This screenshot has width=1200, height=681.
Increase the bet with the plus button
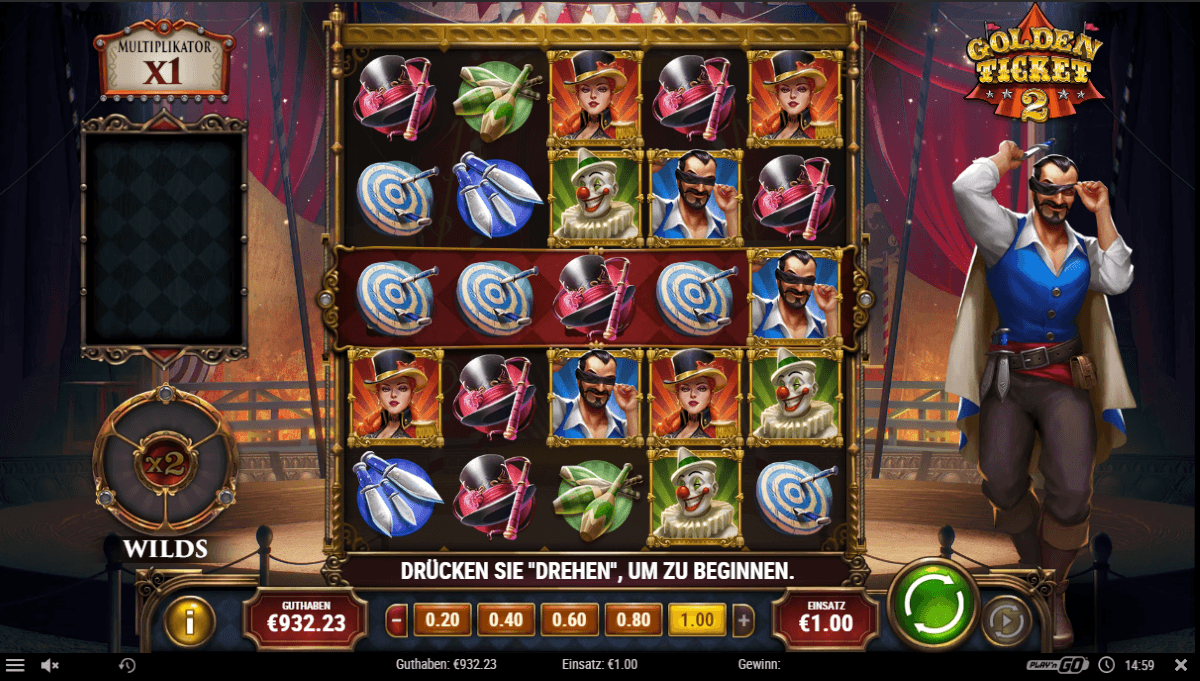pos(743,620)
